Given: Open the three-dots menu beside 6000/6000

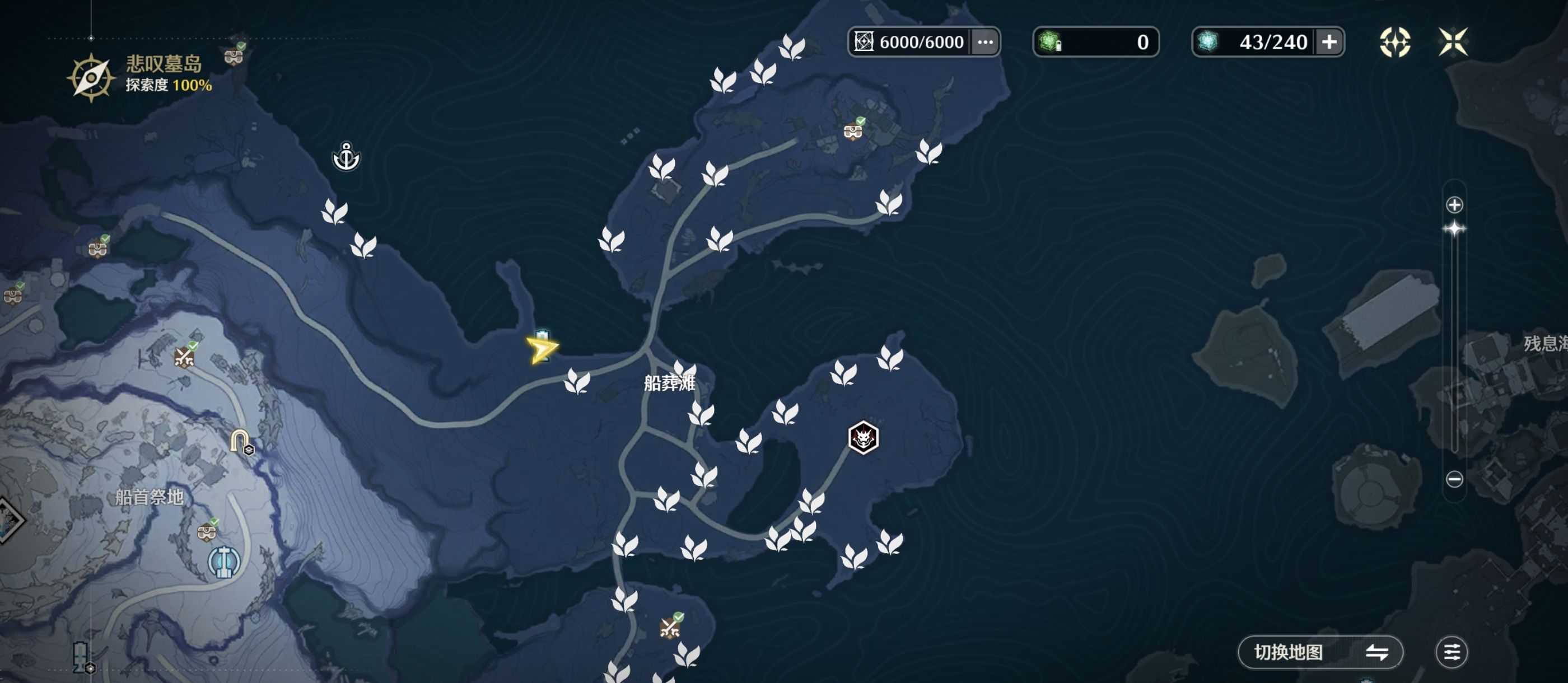Looking at the screenshot, I should coord(985,42).
